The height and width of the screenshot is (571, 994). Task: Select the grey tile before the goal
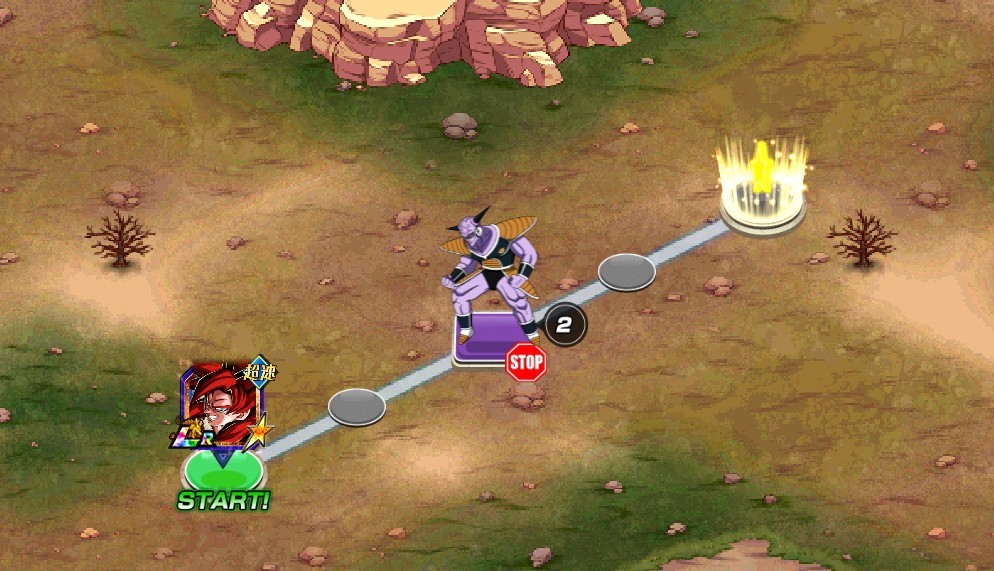(x=626, y=271)
